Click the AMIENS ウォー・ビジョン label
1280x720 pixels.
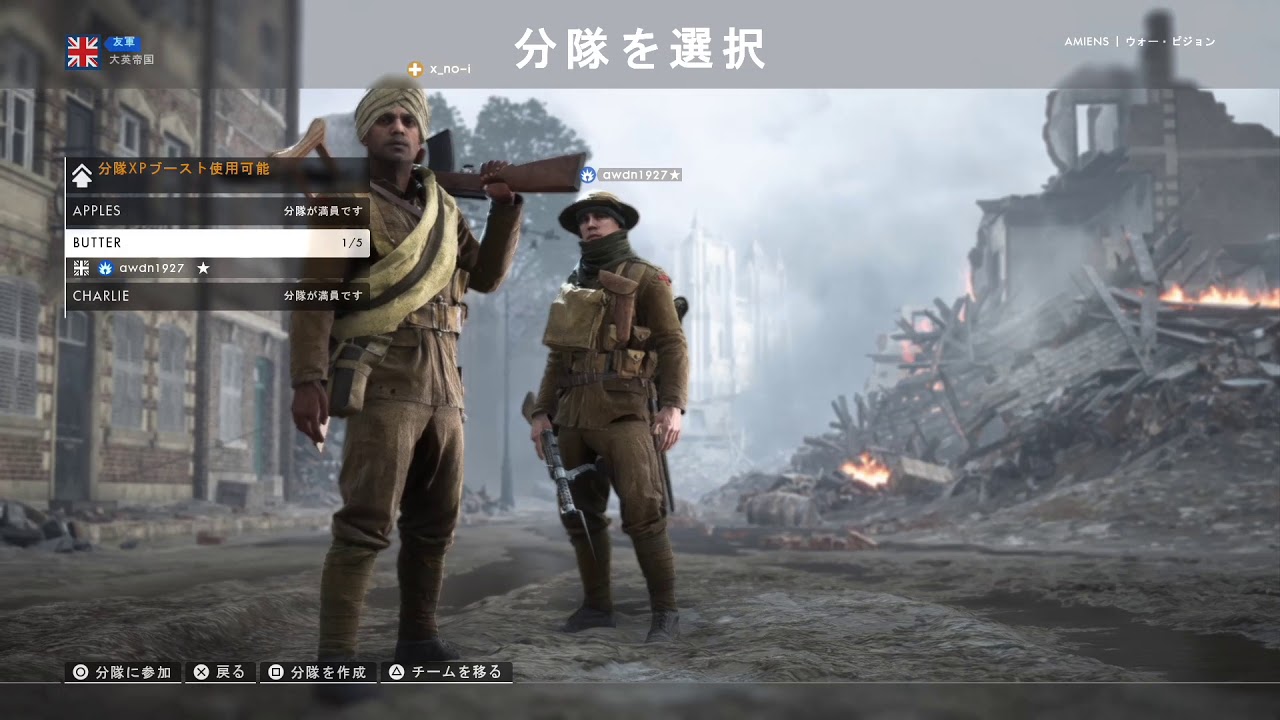(x=1139, y=41)
